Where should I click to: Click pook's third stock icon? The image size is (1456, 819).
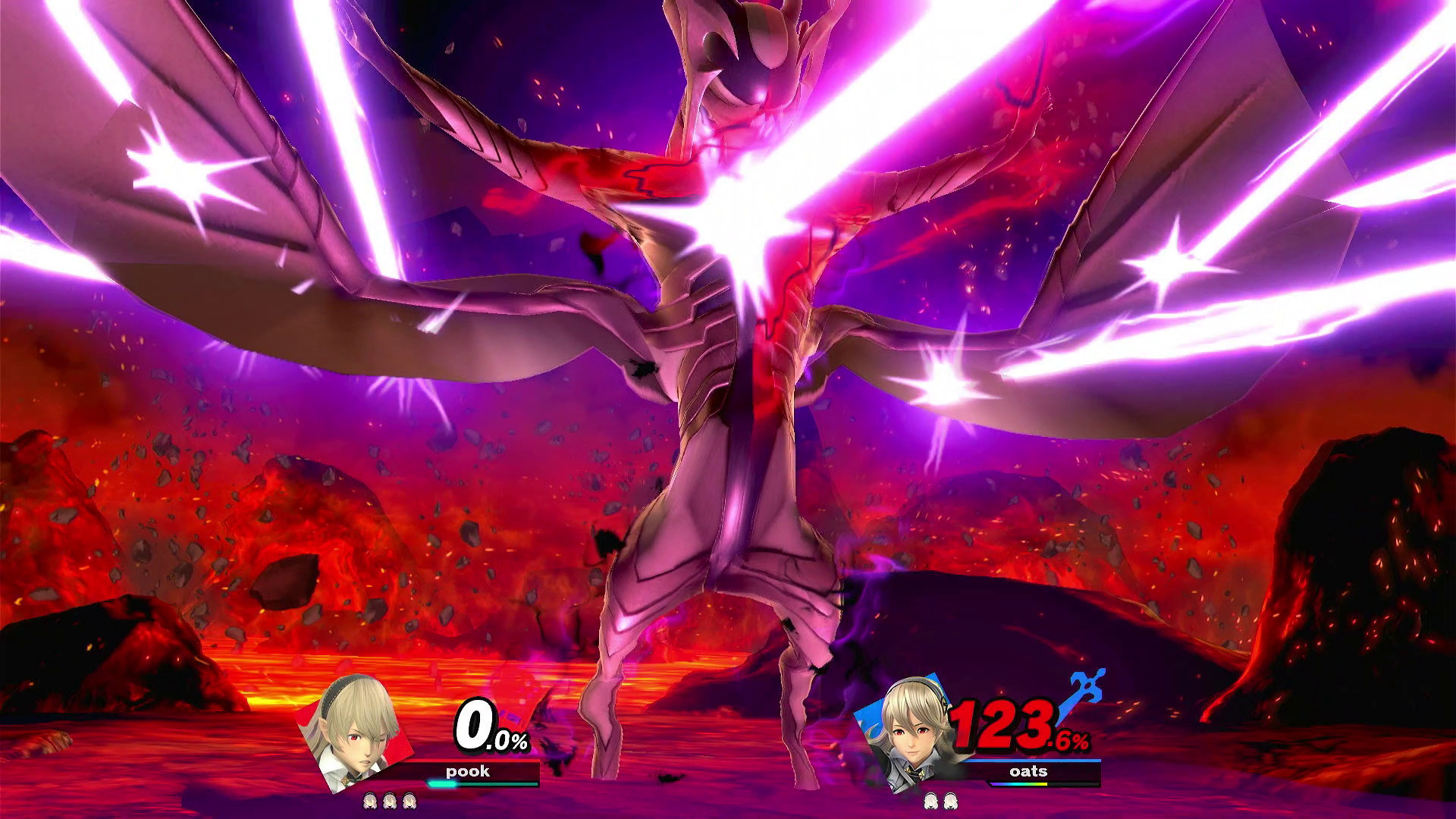pyautogui.click(x=409, y=802)
